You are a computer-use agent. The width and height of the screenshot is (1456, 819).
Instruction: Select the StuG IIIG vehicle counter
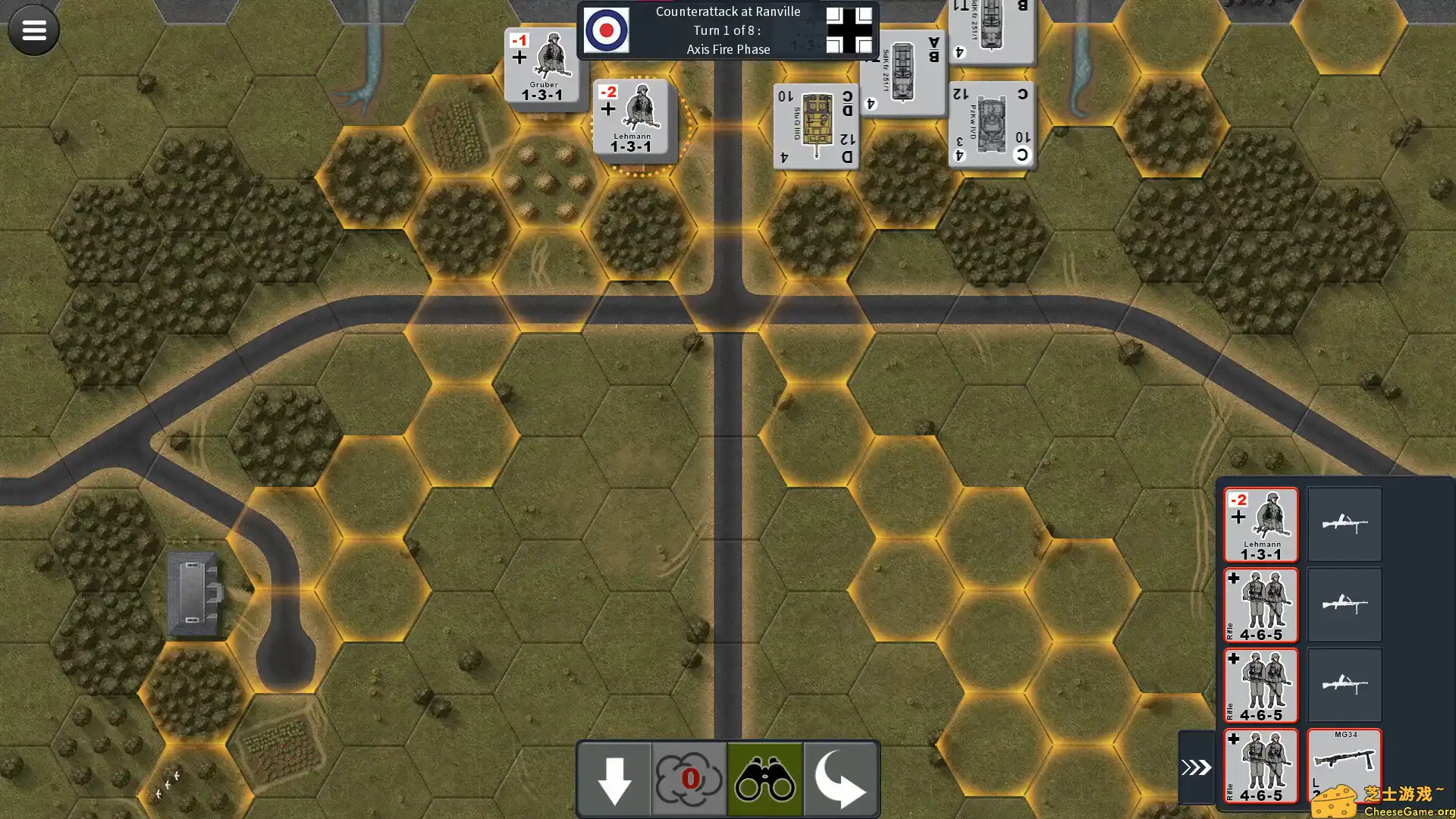816,126
